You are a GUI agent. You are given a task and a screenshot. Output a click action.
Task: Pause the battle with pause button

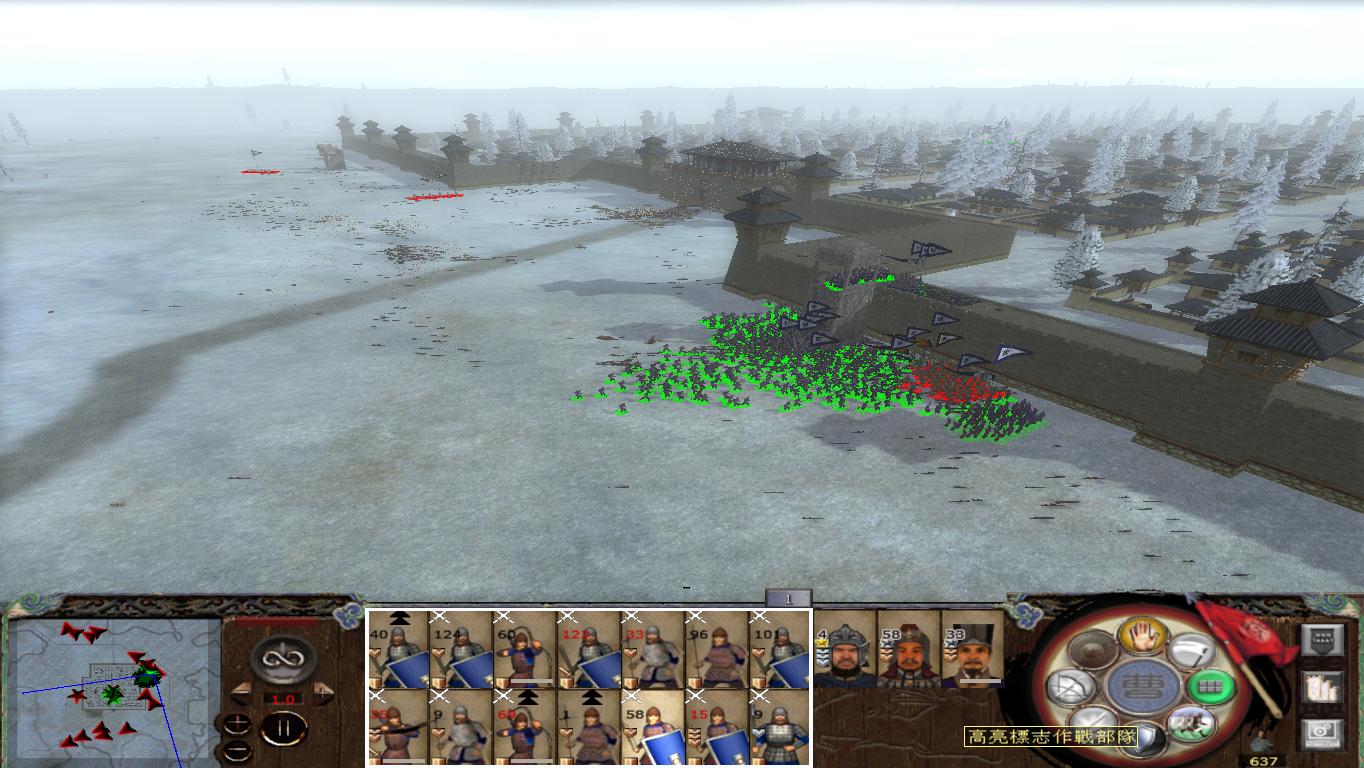point(286,727)
